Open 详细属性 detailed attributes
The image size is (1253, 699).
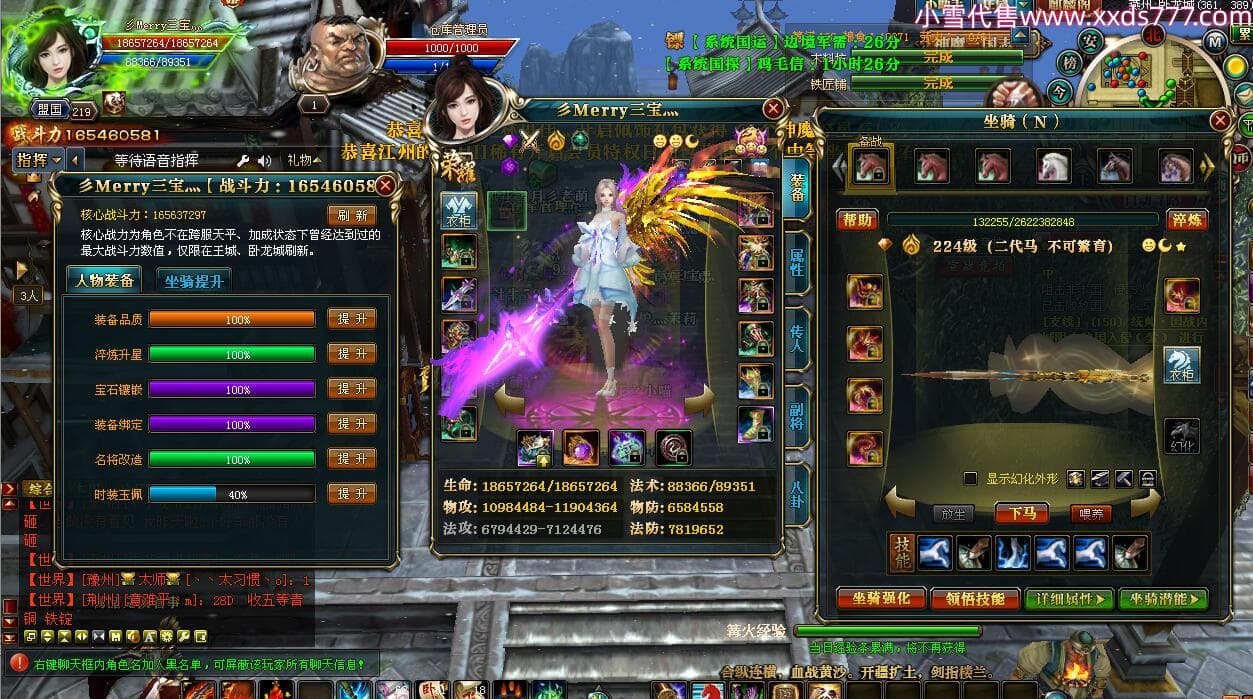point(1068,599)
